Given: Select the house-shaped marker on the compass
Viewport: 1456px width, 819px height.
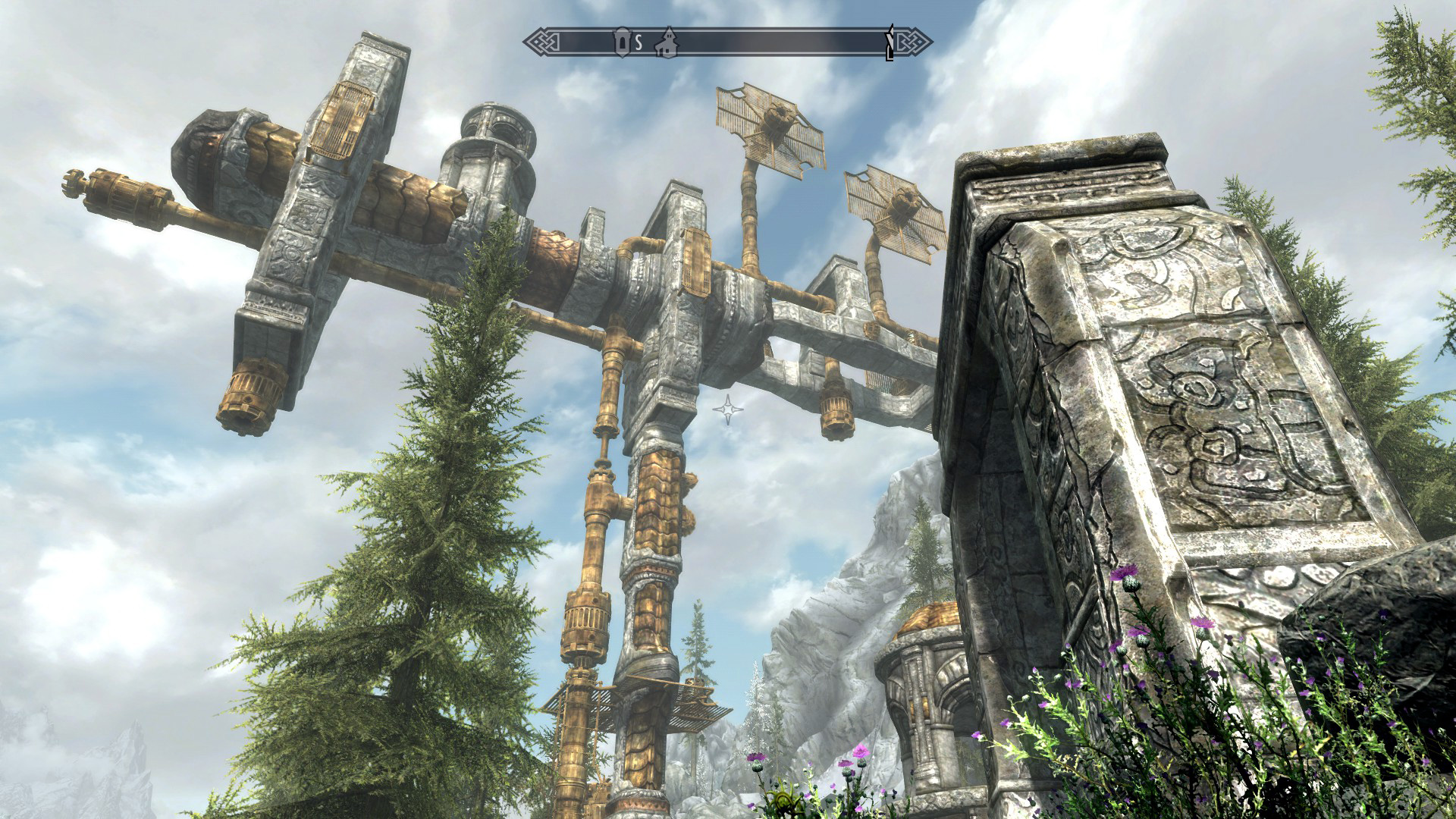Looking at the screenshot, I should [x=668, y=42].
